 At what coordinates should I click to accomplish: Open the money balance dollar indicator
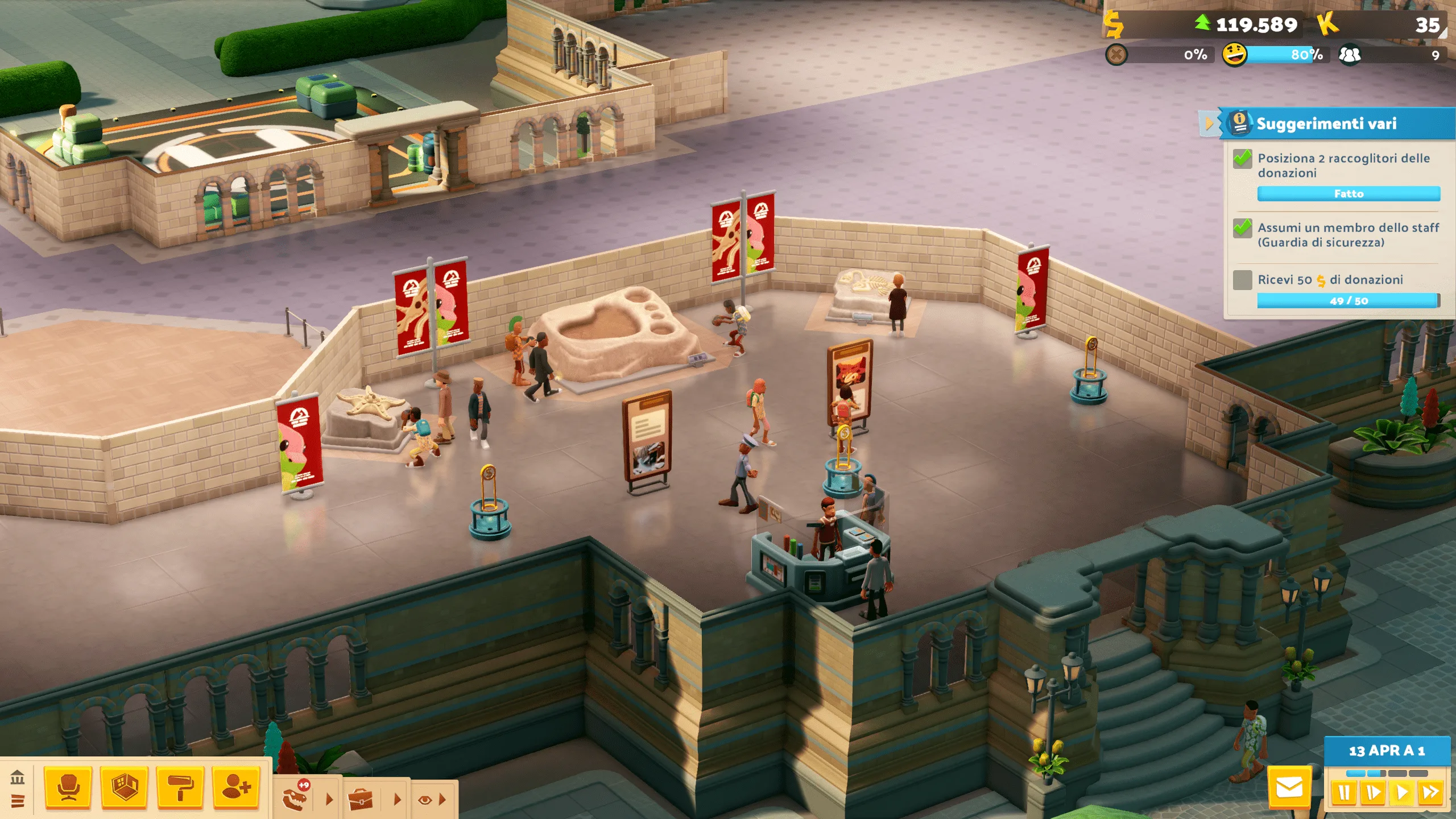[x=1114, y=24]
